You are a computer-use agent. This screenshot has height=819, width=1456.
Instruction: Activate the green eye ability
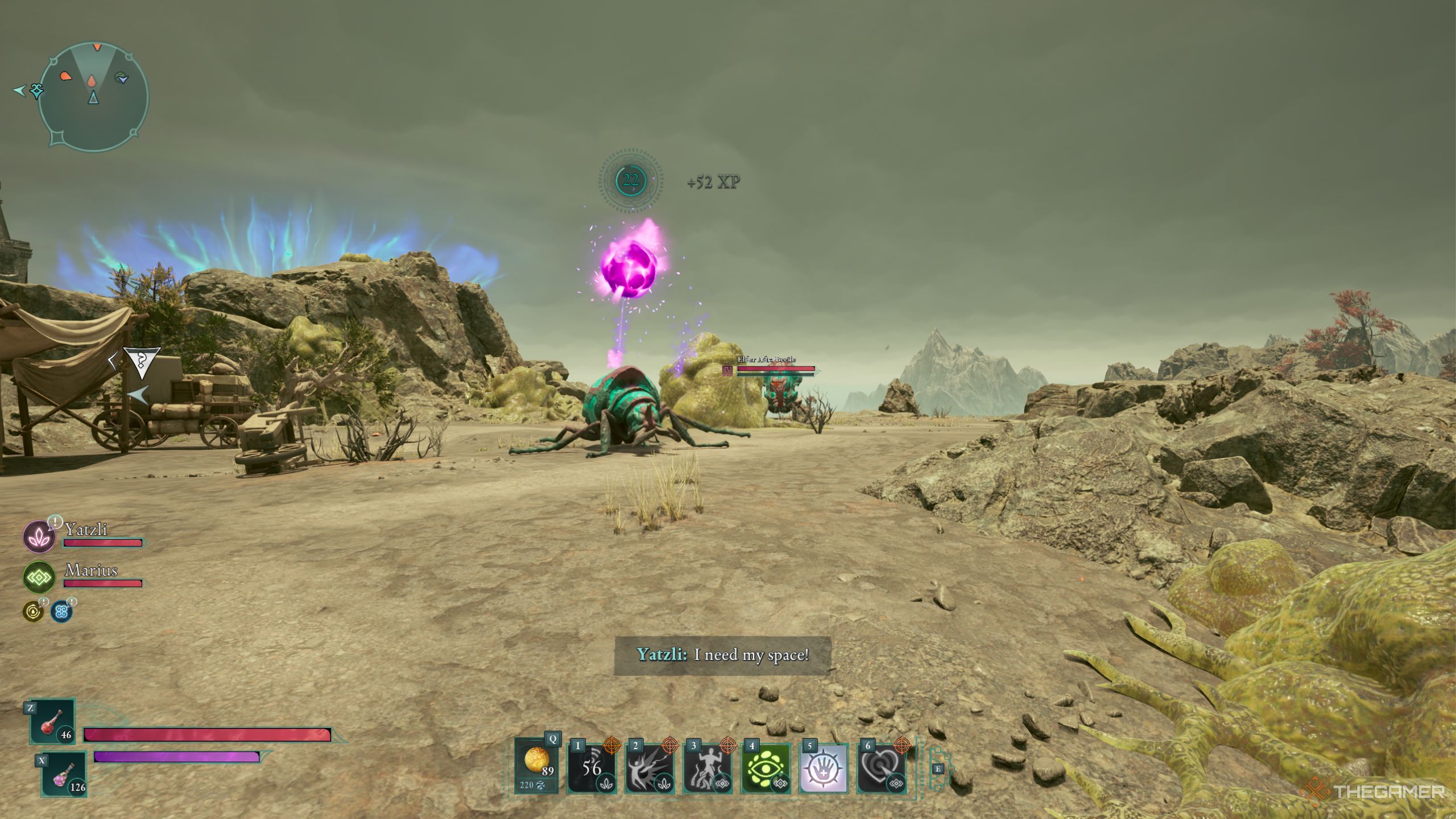766,768
